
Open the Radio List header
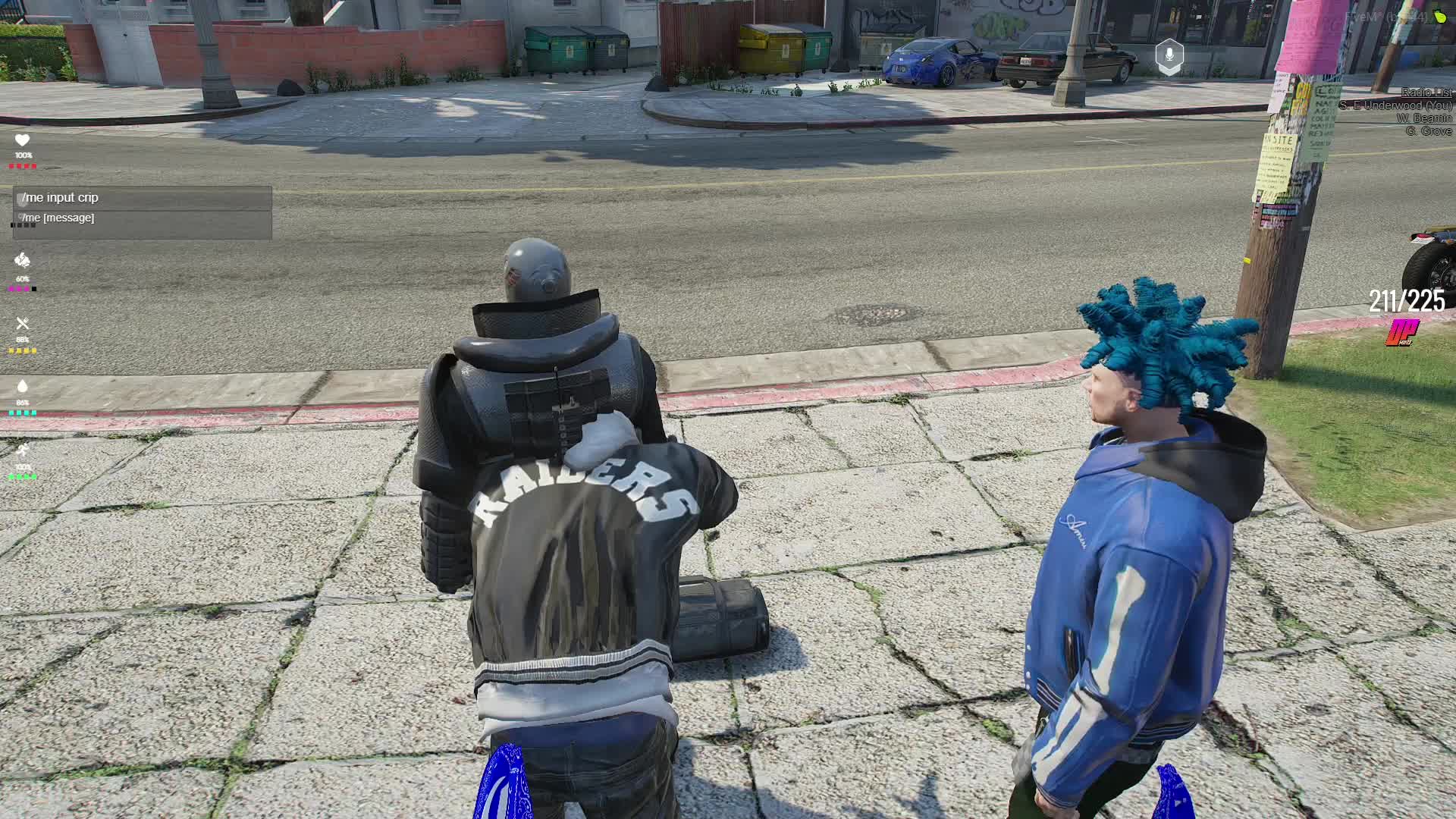[1426, 93]
